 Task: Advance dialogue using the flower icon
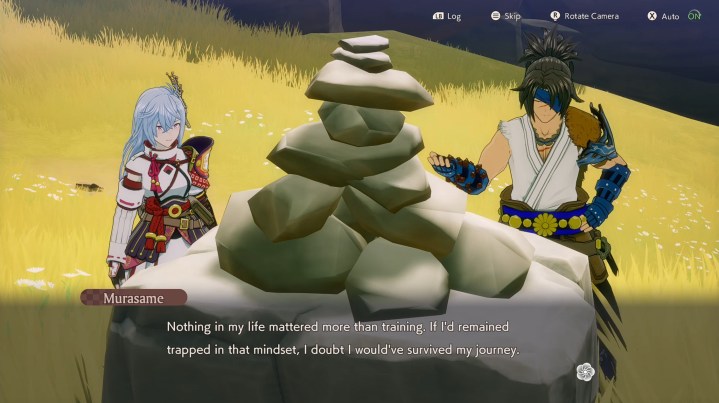tap(586, 372)
